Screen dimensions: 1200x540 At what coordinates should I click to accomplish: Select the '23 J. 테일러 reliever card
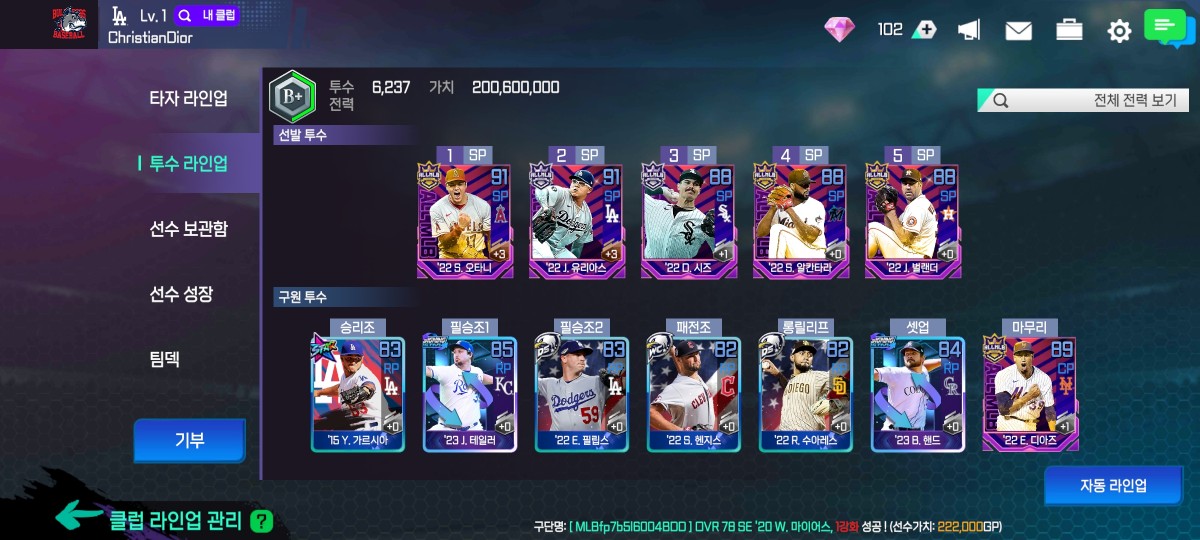click(x=470, y=392)
